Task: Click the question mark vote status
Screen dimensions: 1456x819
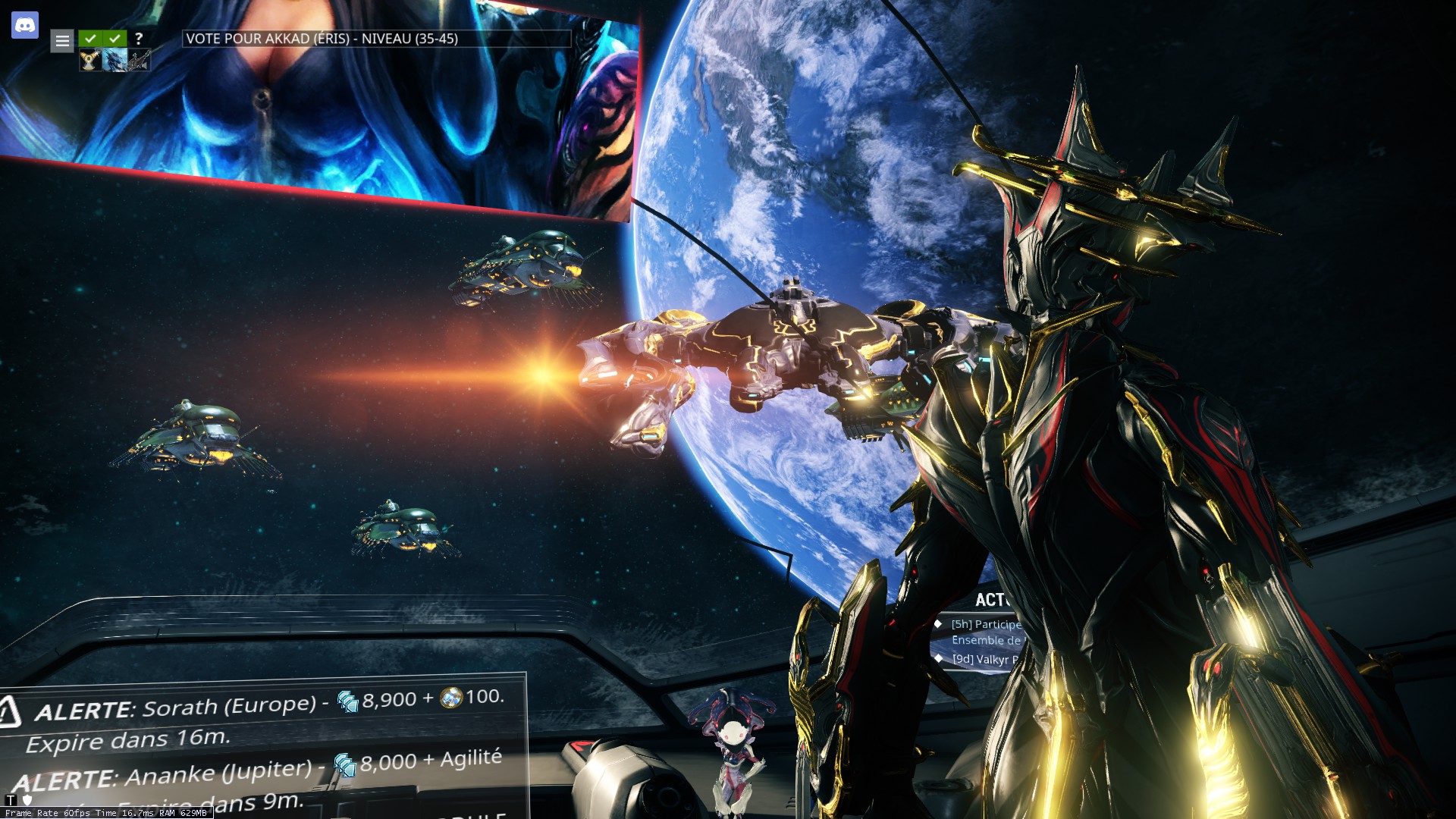Action: (x=139, y=38)
